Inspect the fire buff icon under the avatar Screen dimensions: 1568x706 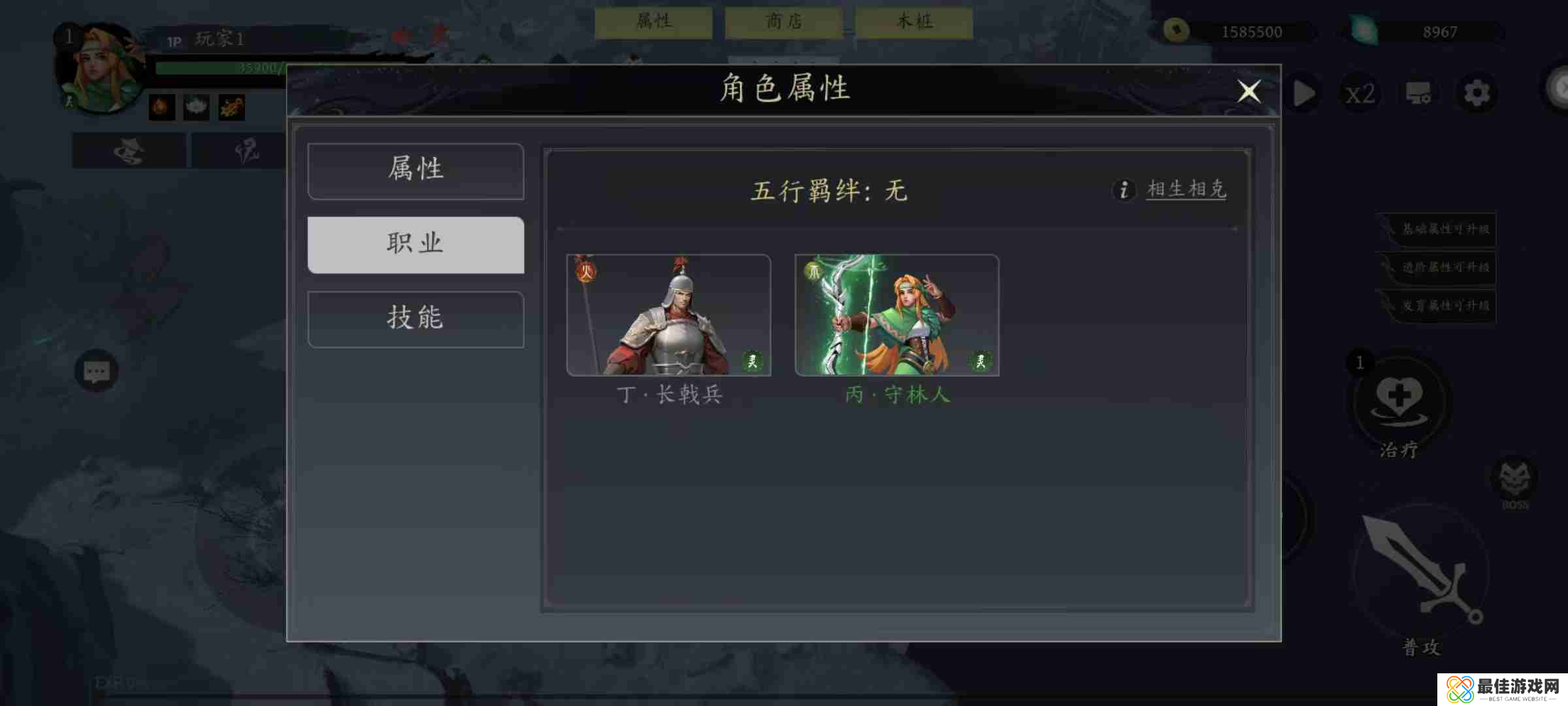point(161,107)
